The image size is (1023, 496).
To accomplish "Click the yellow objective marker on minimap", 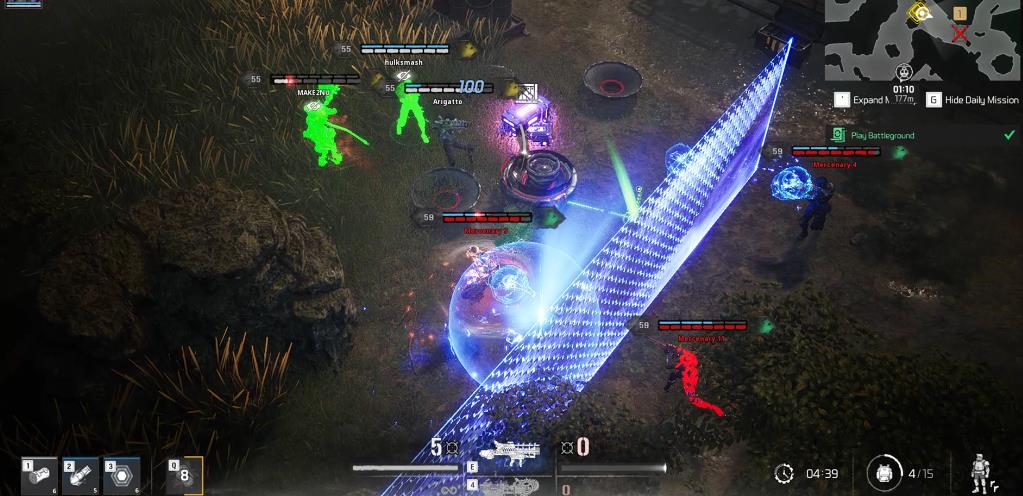I will point(918,12).
